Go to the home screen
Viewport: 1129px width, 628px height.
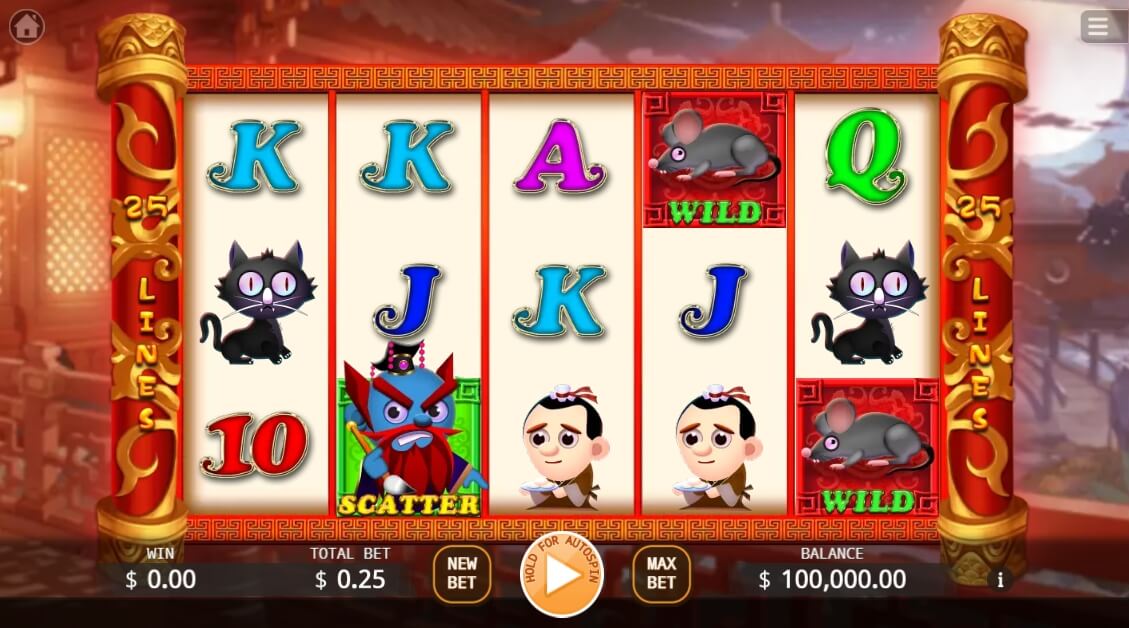click(x=26, y=26)
